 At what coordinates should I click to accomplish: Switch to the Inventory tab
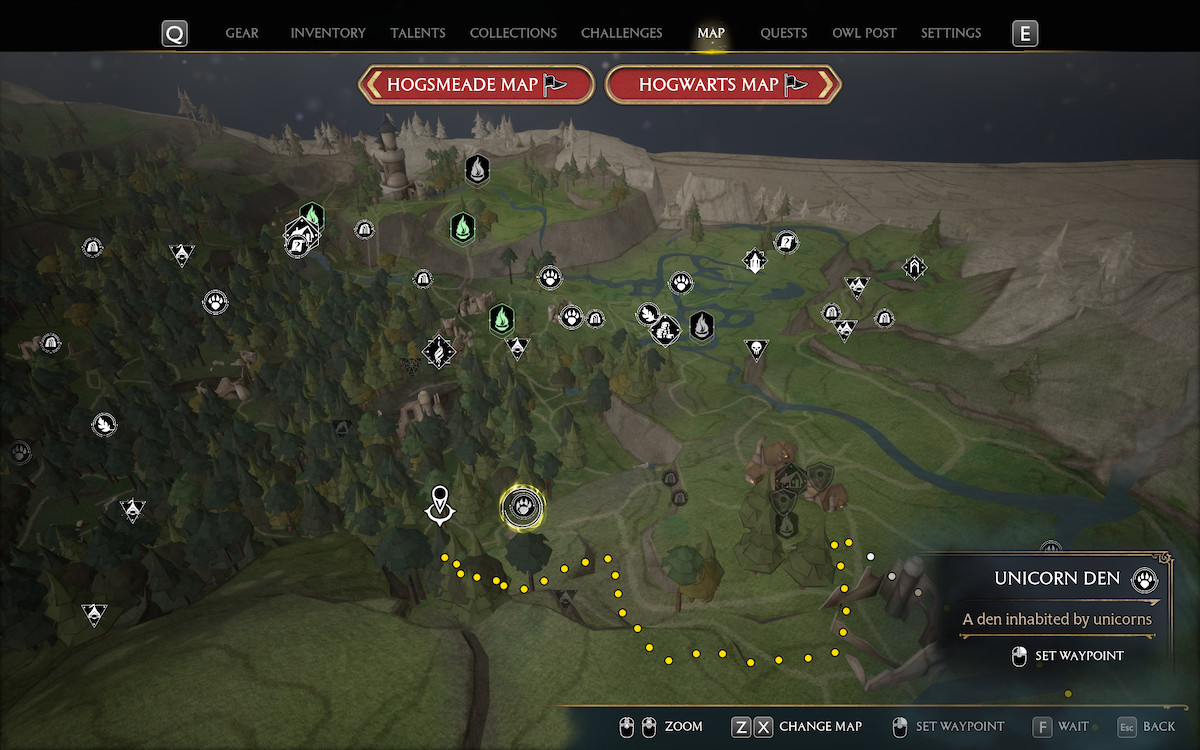point(328,33)
